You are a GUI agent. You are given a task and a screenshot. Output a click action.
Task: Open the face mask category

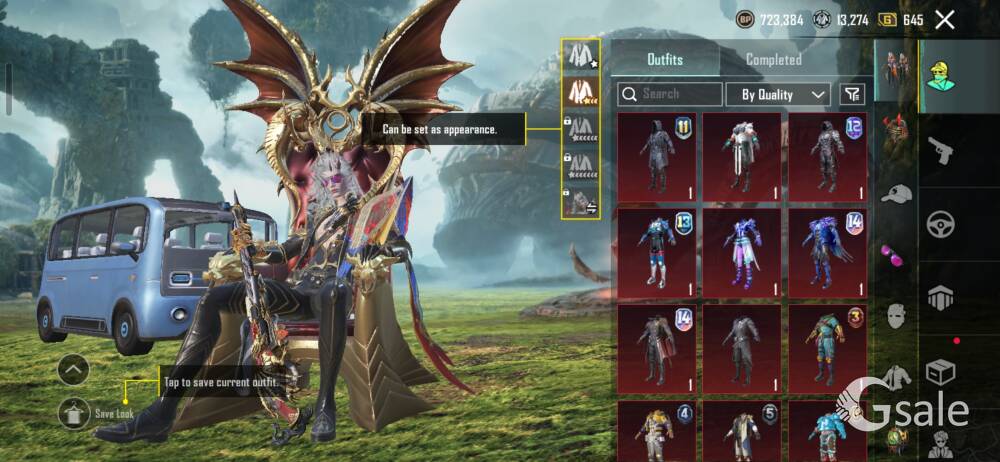tap(896, 316)
